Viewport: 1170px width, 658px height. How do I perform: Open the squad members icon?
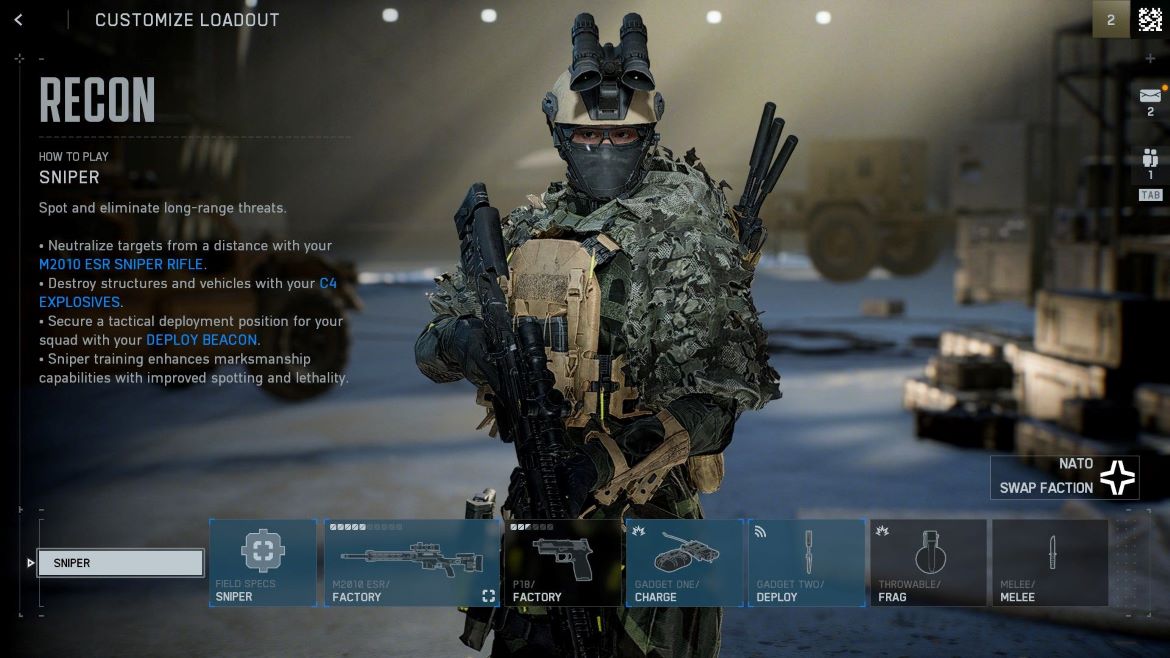point(1150,158)
